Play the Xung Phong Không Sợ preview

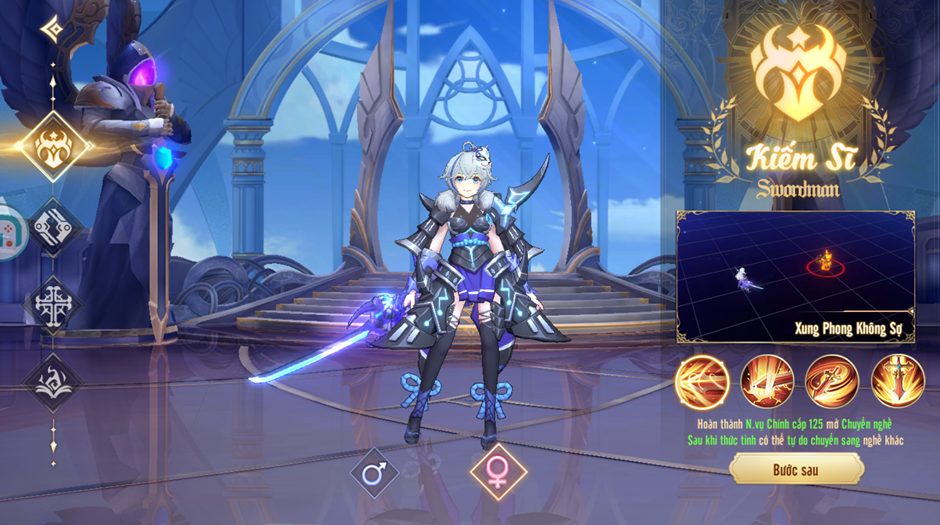click(796, 276)
